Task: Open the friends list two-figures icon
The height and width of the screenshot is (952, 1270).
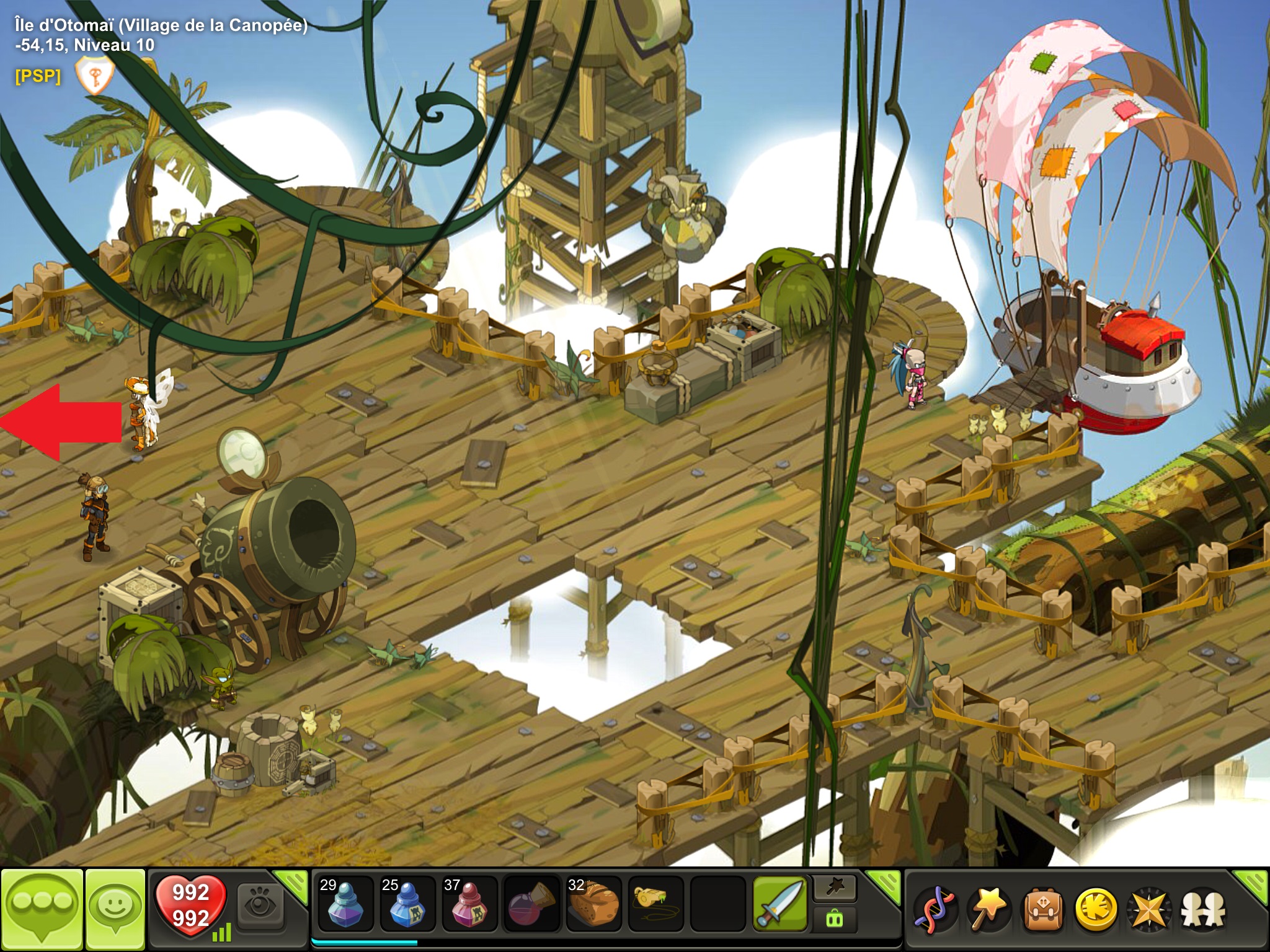Action: point(1203,910)
